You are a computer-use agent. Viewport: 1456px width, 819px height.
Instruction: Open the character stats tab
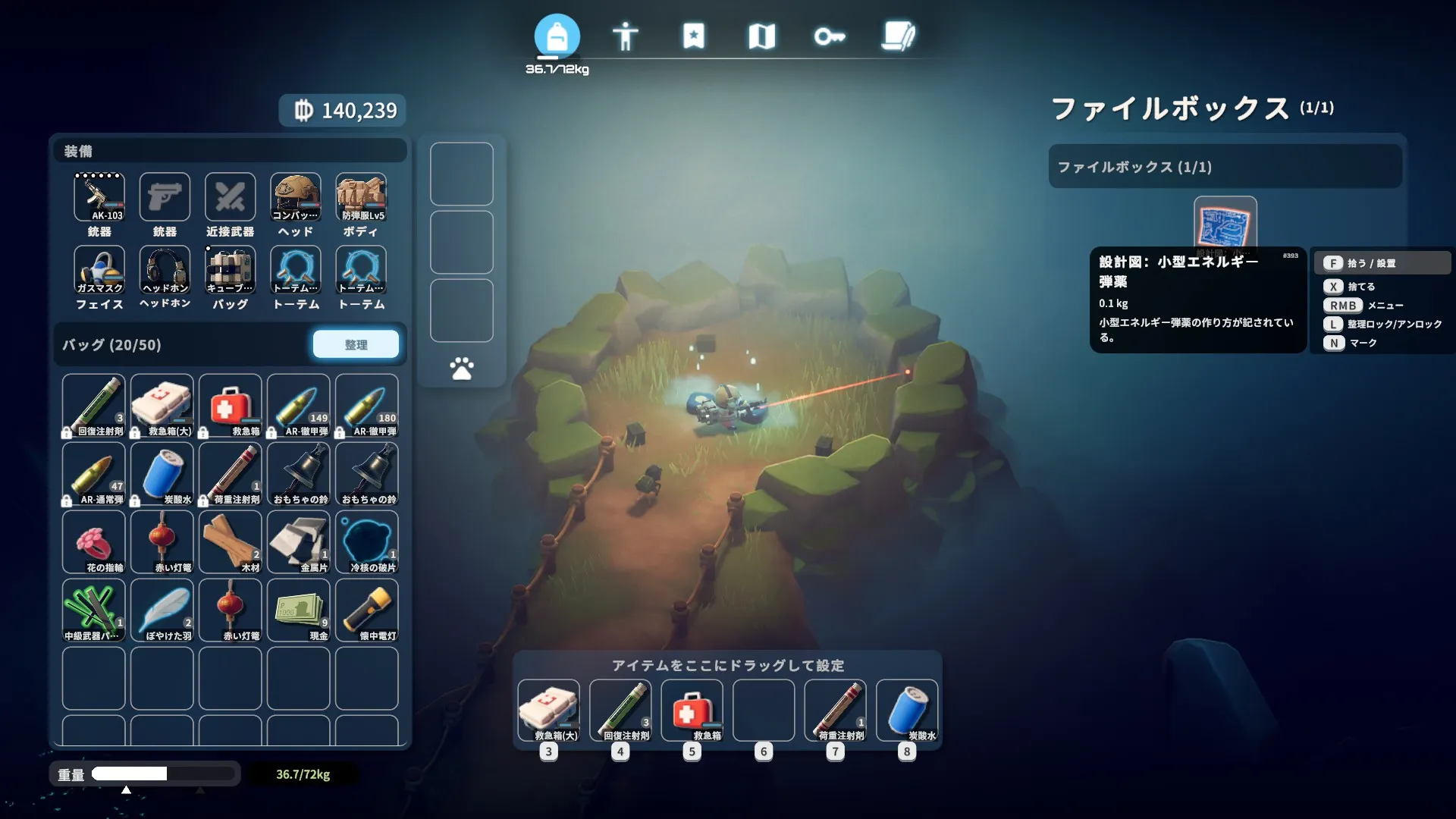pyautogui.click(x=626, y=36)
